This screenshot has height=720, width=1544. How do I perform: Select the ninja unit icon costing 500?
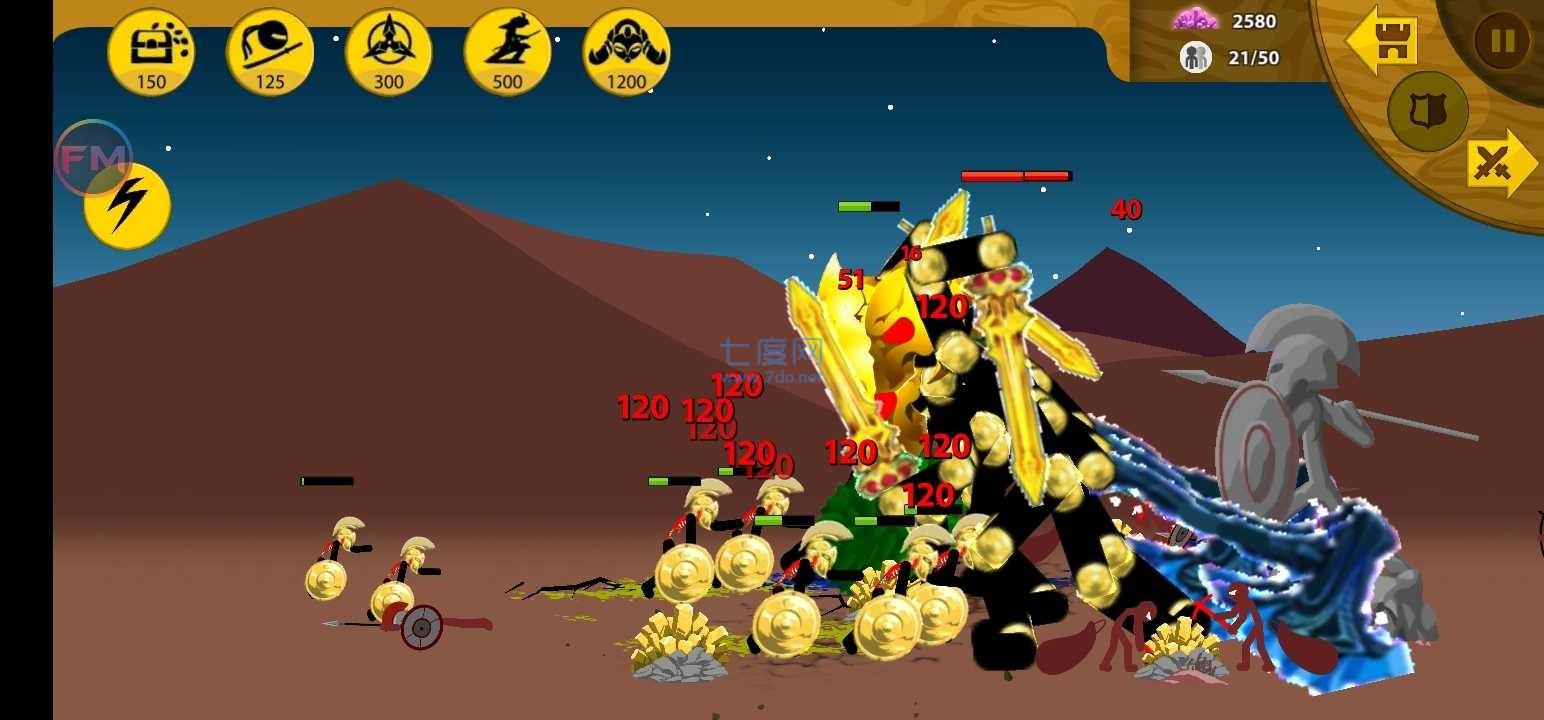pyautogui.click(x=507, y=48)
